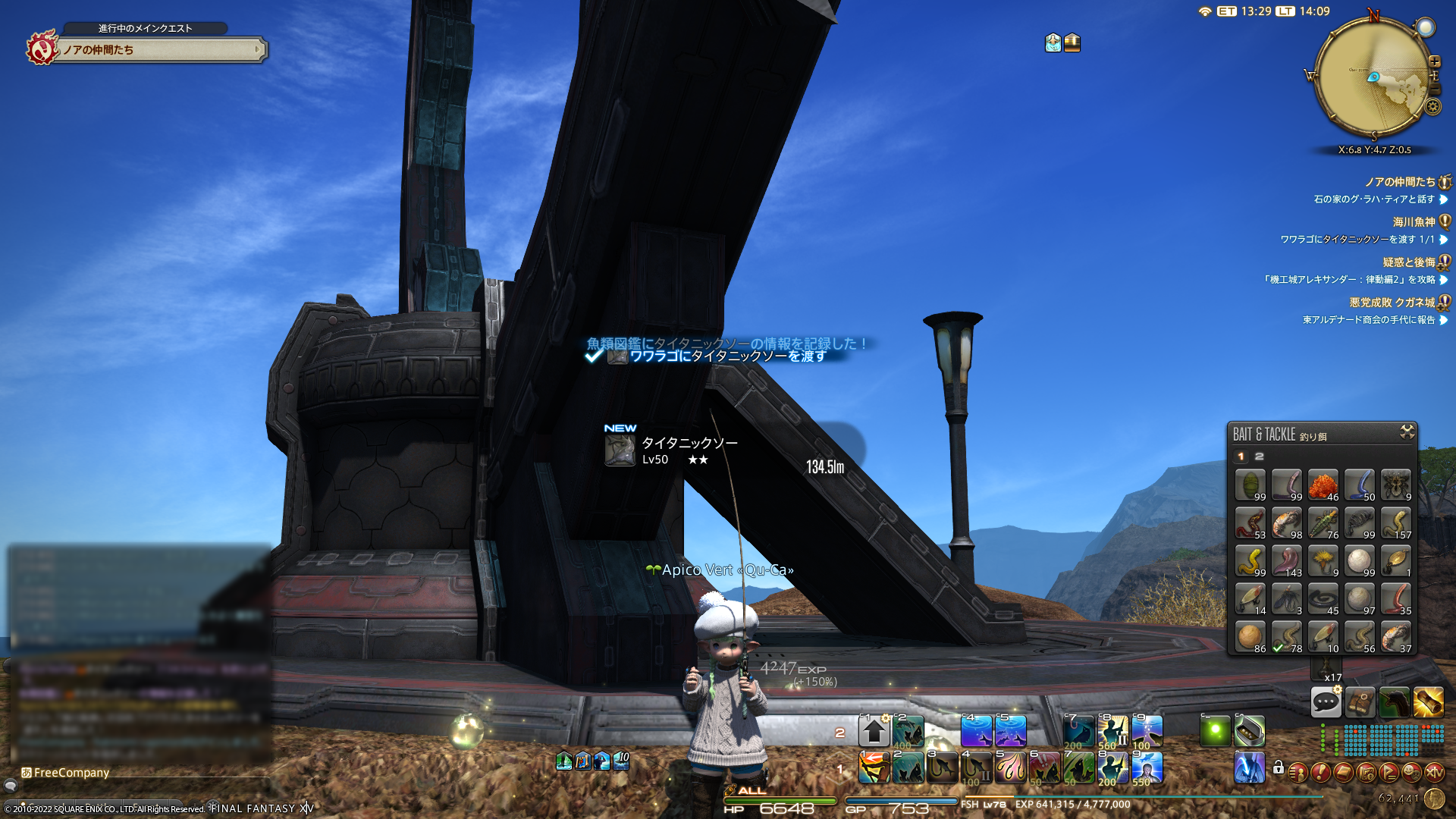Viewport: 1456px width, 819px height.
Task: Select the orange salmon roe bait
Action: pyautogui.click(x=1323, y=485)
